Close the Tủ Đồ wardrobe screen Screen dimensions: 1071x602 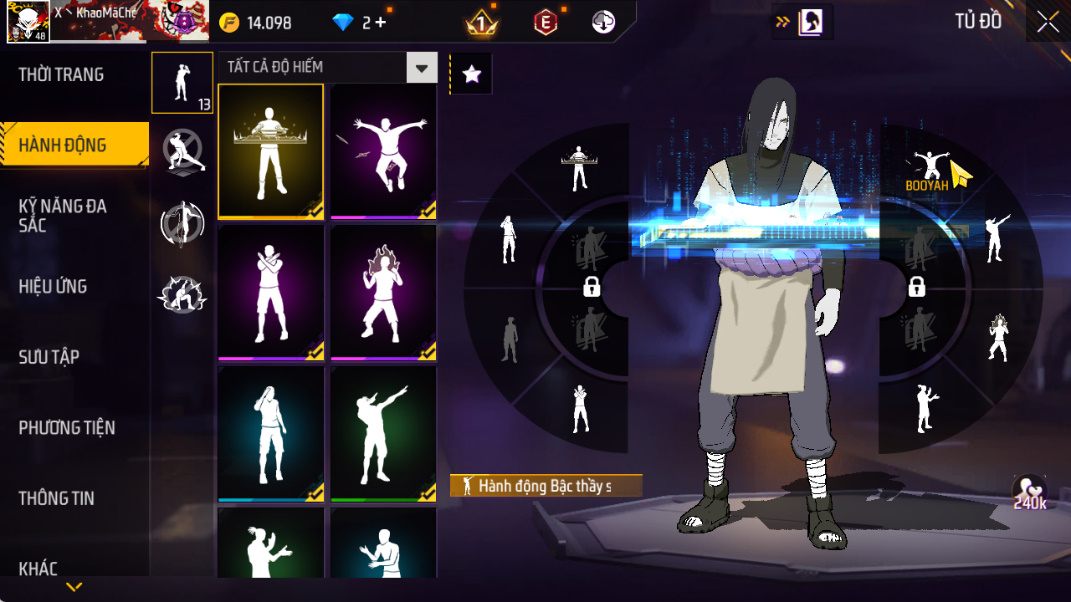1047,23
